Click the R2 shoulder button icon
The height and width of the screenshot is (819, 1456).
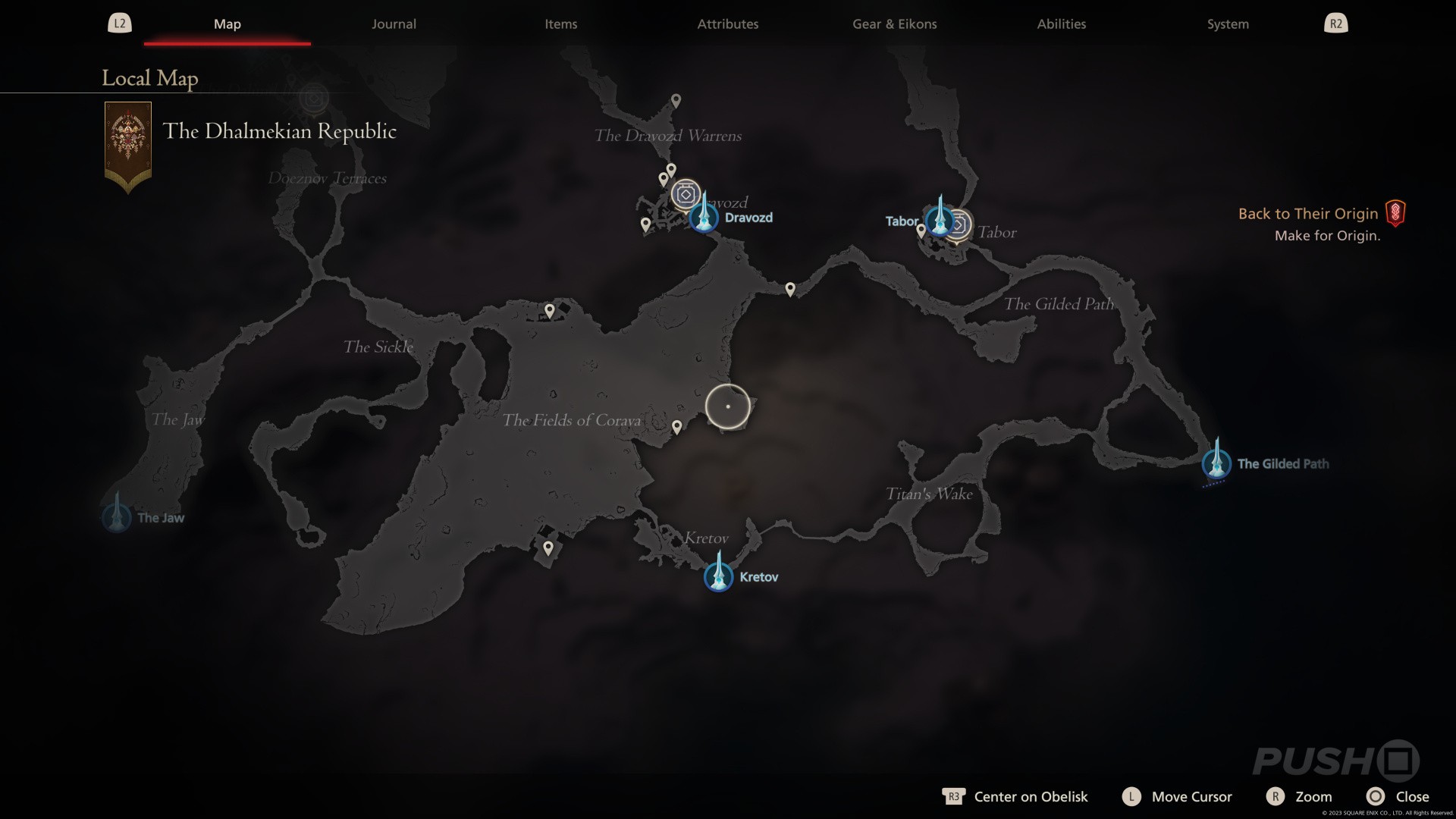[1335, 23]
